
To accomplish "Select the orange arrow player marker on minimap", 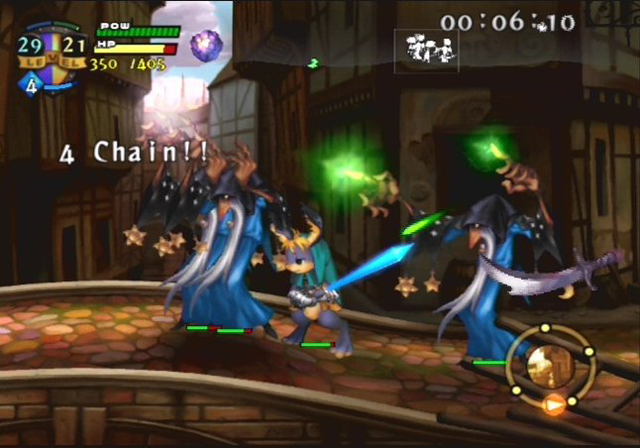I will [551, 405].
